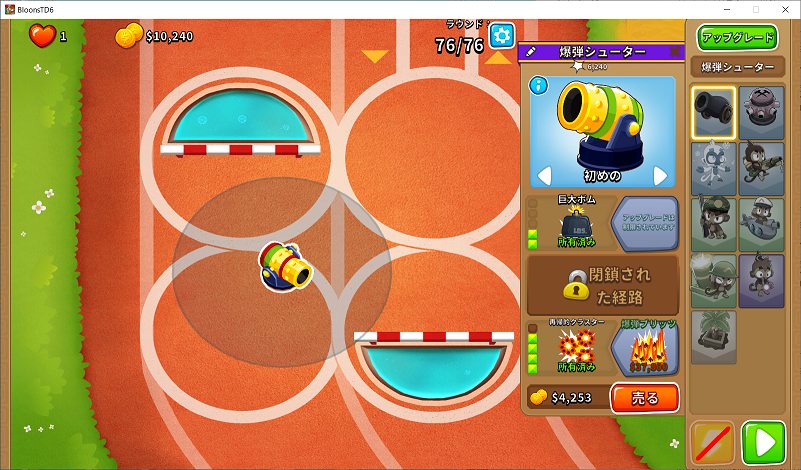Click the green Upgrade button
The width and height of the screenshot is (801, 470).
738,38
